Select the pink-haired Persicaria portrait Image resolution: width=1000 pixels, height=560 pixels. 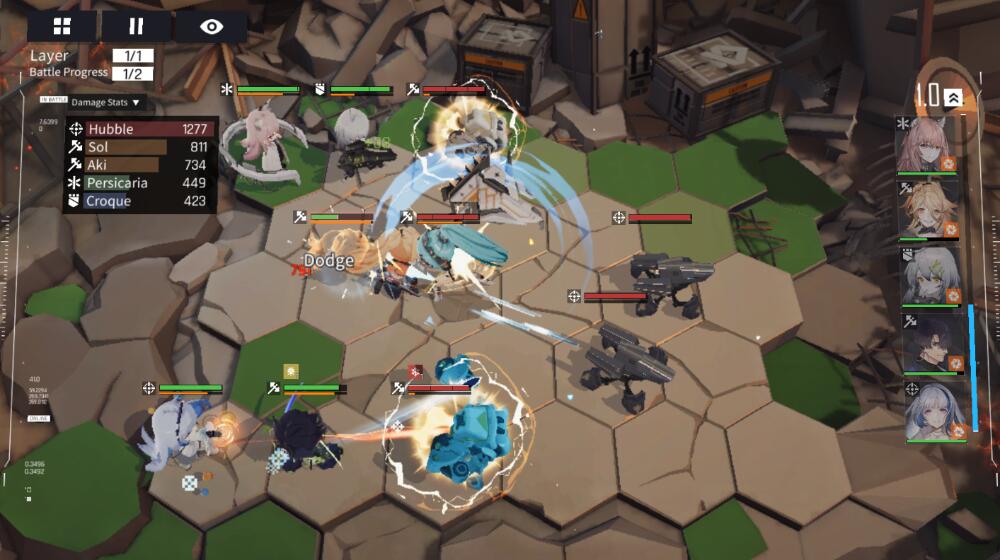pos(927,146)
